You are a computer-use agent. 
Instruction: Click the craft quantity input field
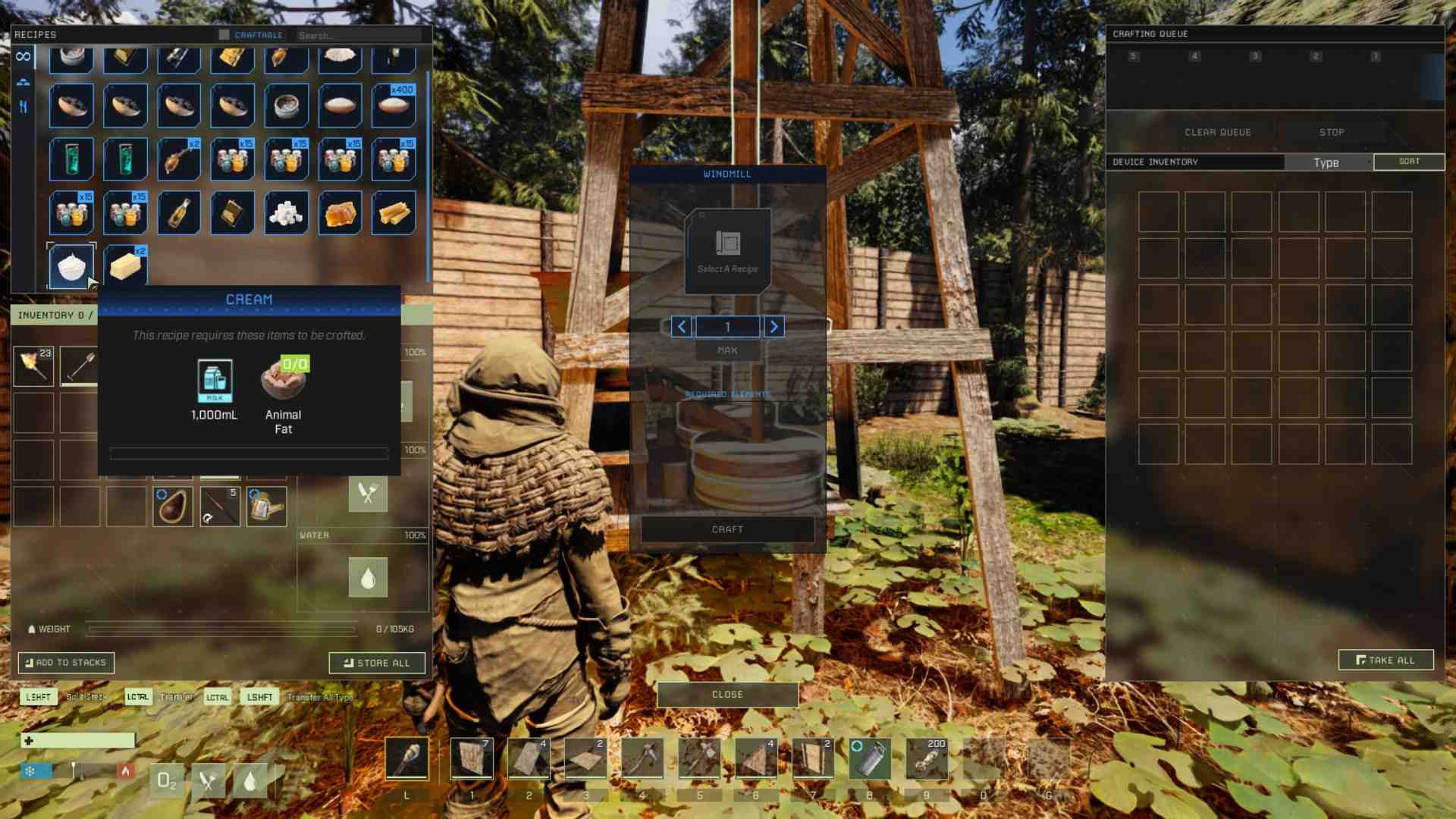[x=726, y=326]
